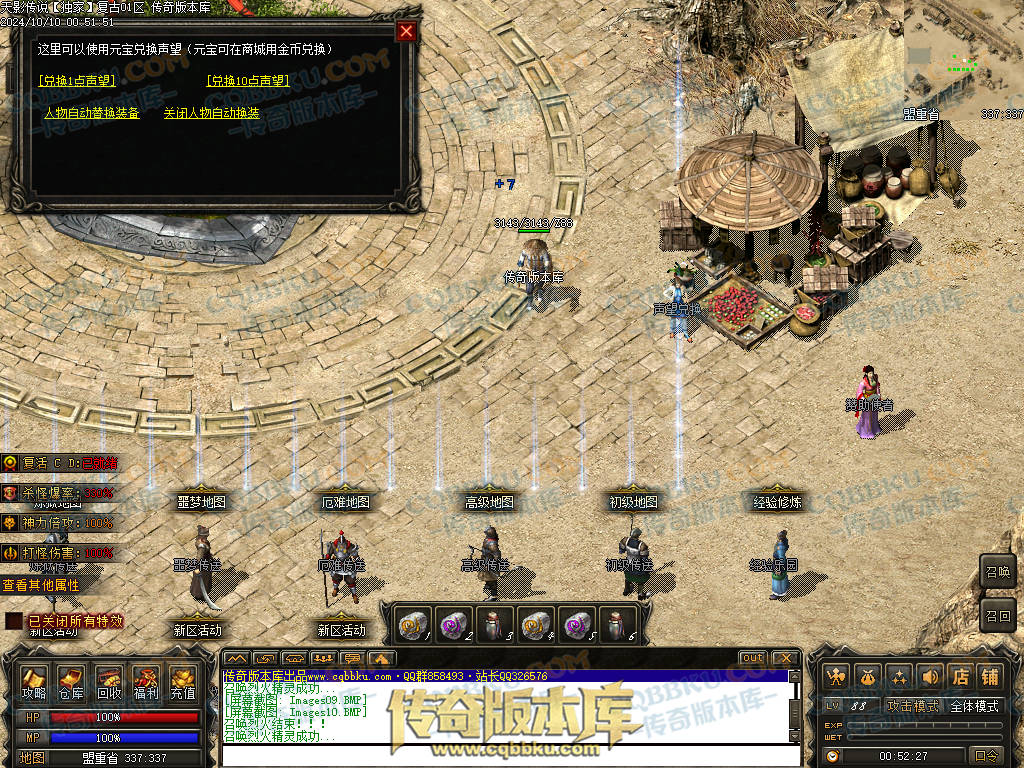Click the 口令 password button
Screen dimensions: 1024x768
click(x=986, y=756)
